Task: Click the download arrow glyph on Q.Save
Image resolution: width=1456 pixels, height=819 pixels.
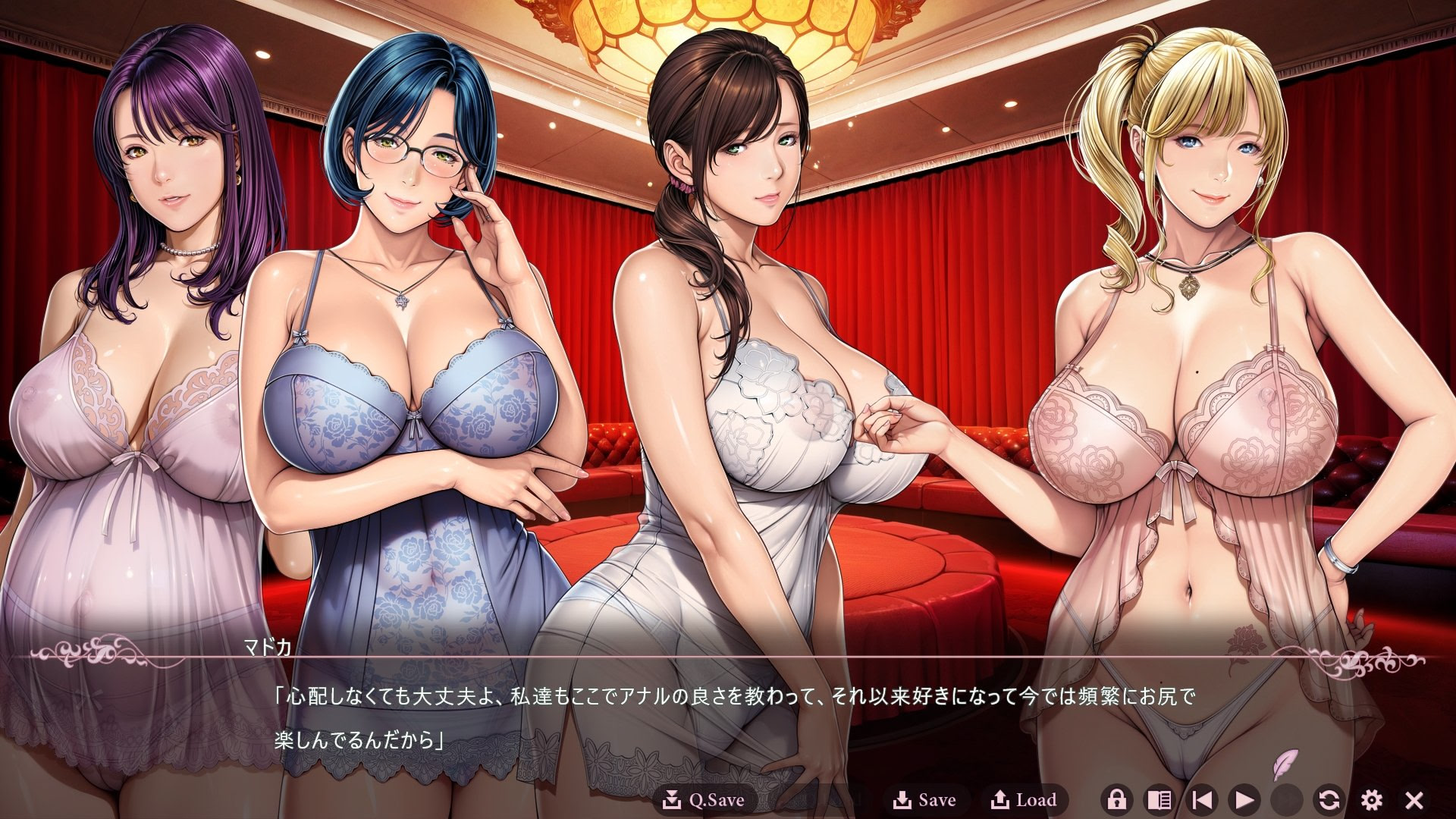Action: (673, 799)
